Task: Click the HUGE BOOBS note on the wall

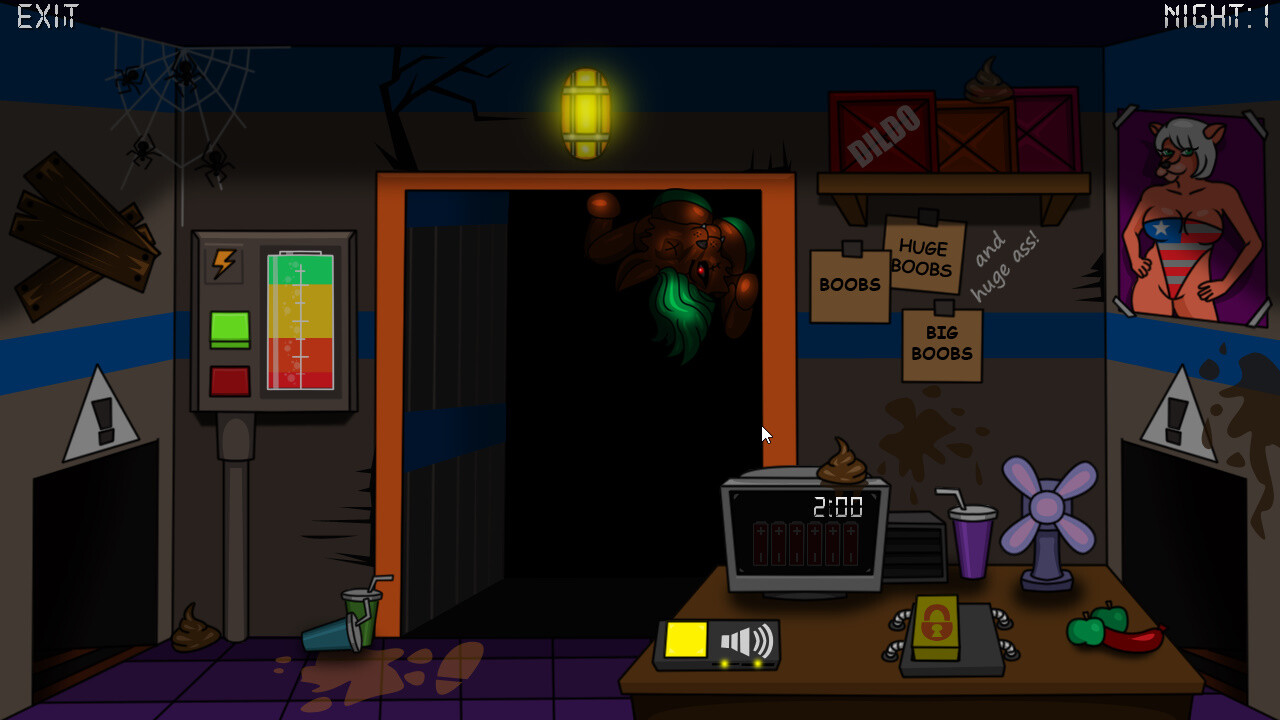Action: click(x=924, y=257)
